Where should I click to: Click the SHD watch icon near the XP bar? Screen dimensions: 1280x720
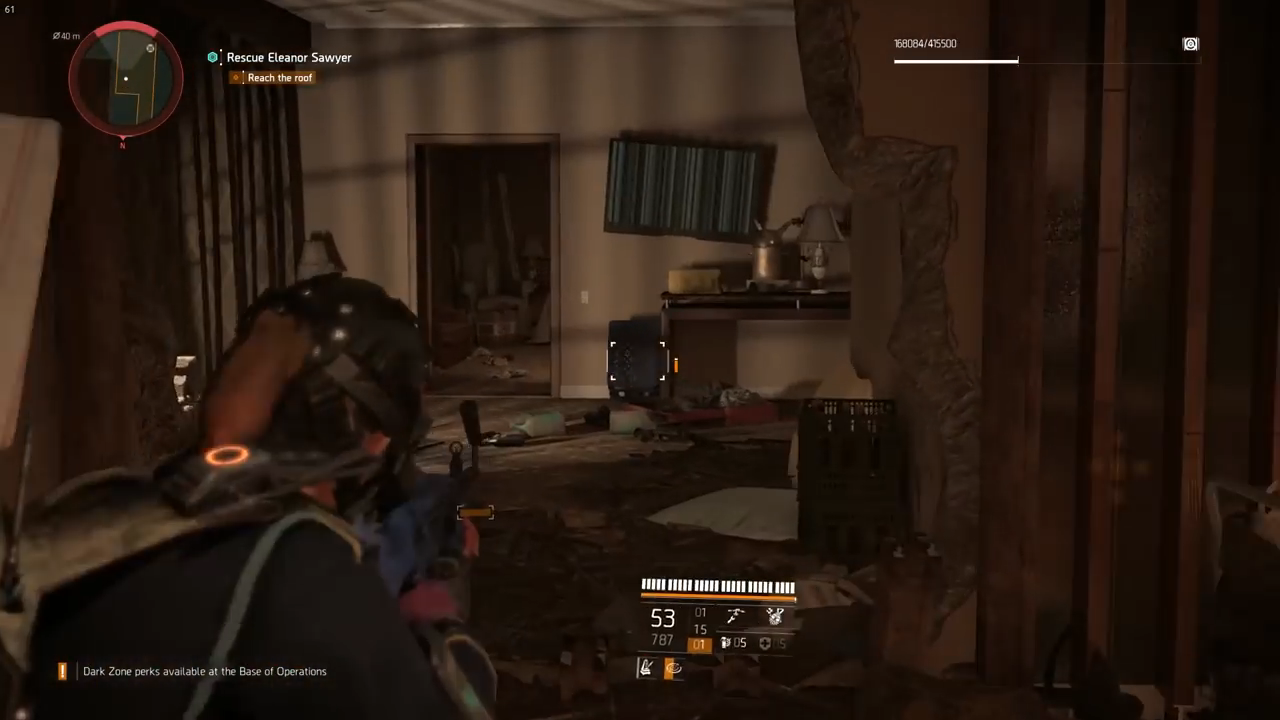pos(1190,43)
